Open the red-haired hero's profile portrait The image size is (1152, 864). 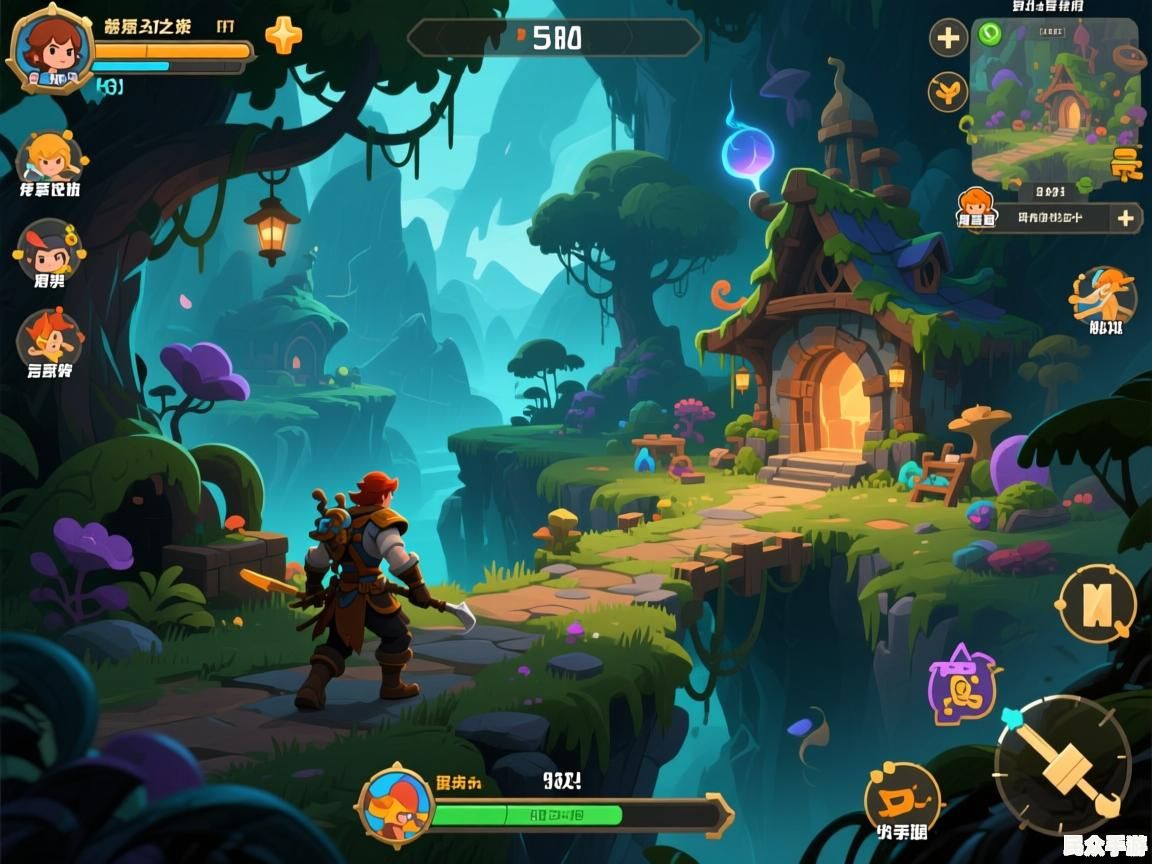[50, 48]
